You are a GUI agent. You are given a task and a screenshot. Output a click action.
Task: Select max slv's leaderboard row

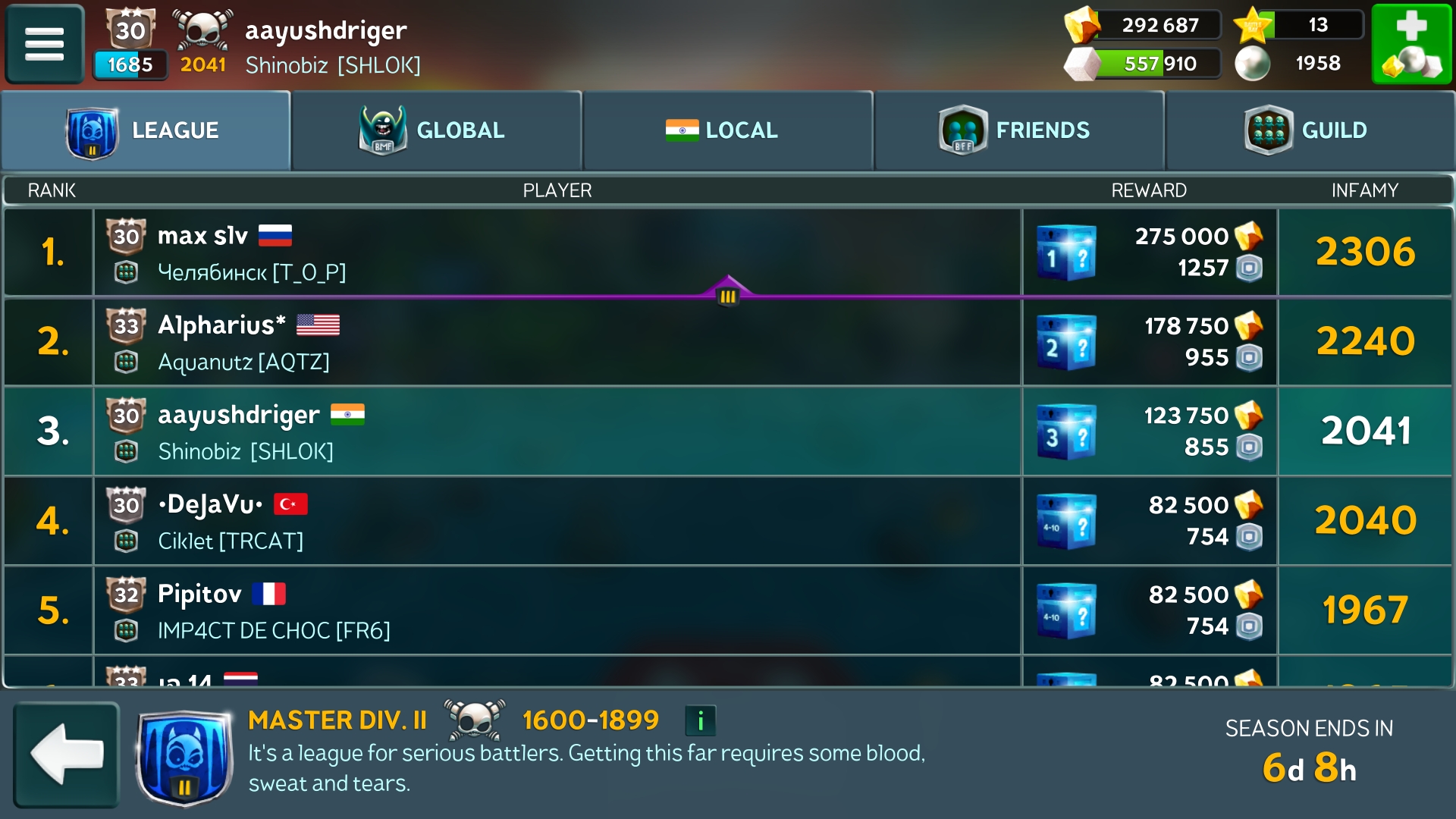[x=557, y=253]
